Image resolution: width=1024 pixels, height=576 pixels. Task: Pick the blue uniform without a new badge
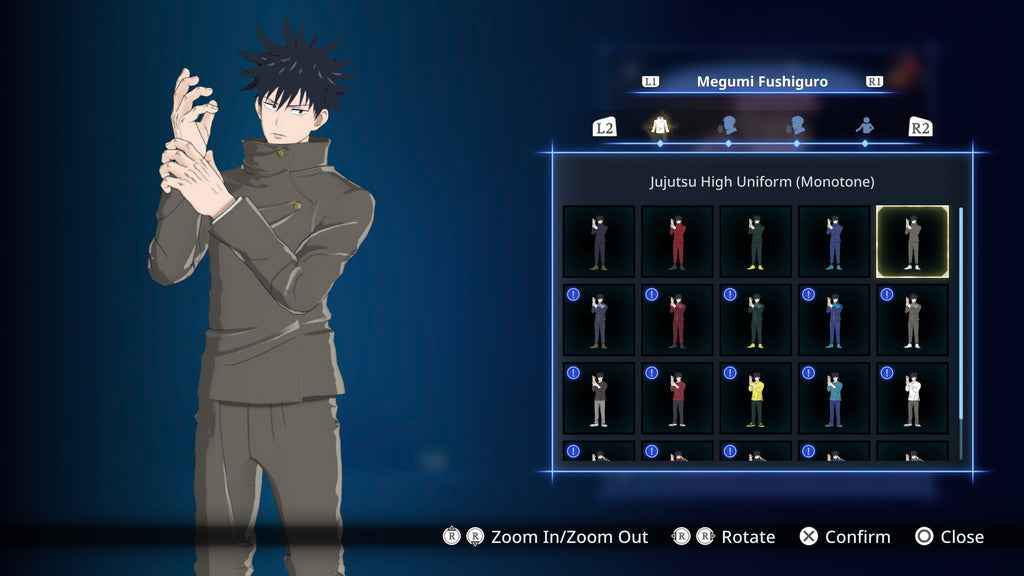[834, 241]
